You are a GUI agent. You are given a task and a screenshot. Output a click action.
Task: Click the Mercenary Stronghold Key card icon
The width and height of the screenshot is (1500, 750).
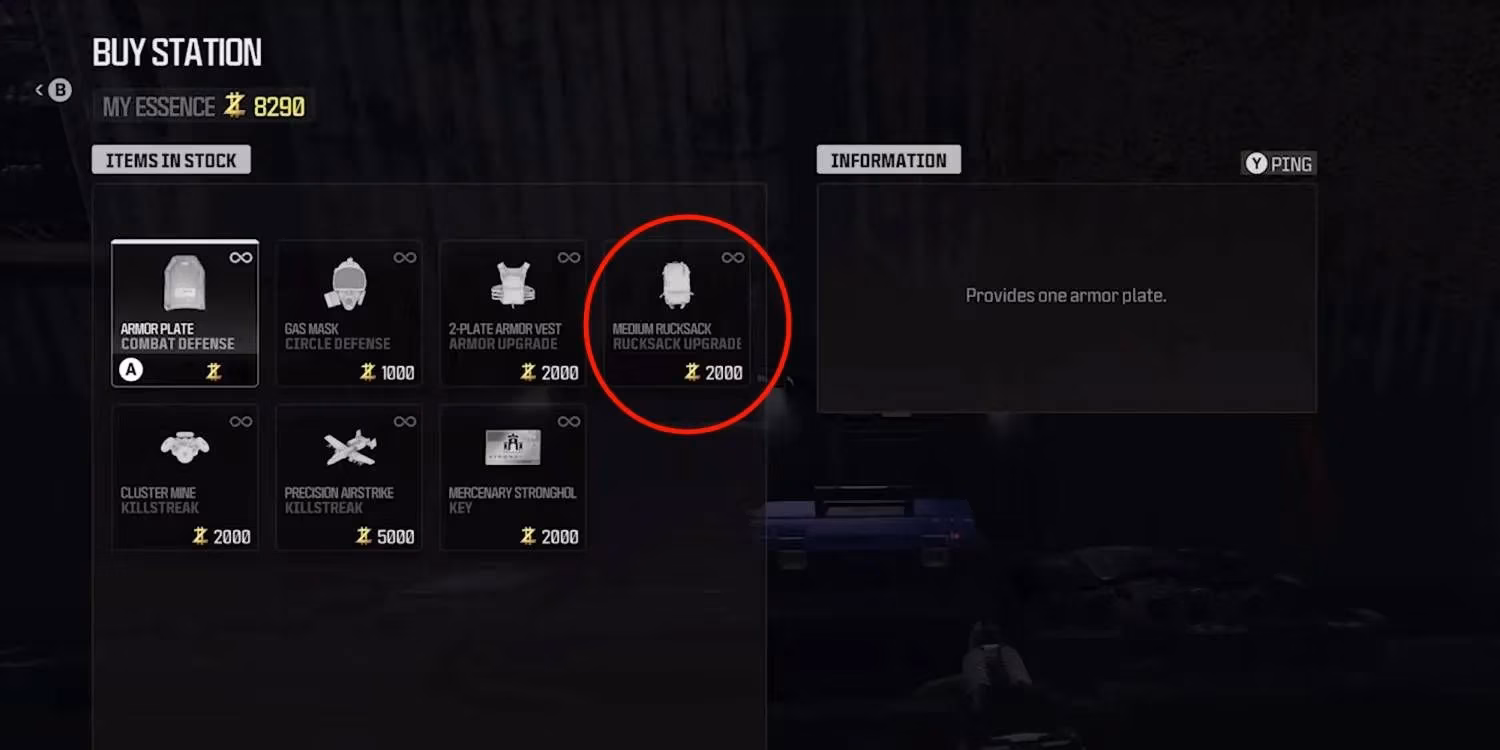(512, 450)
